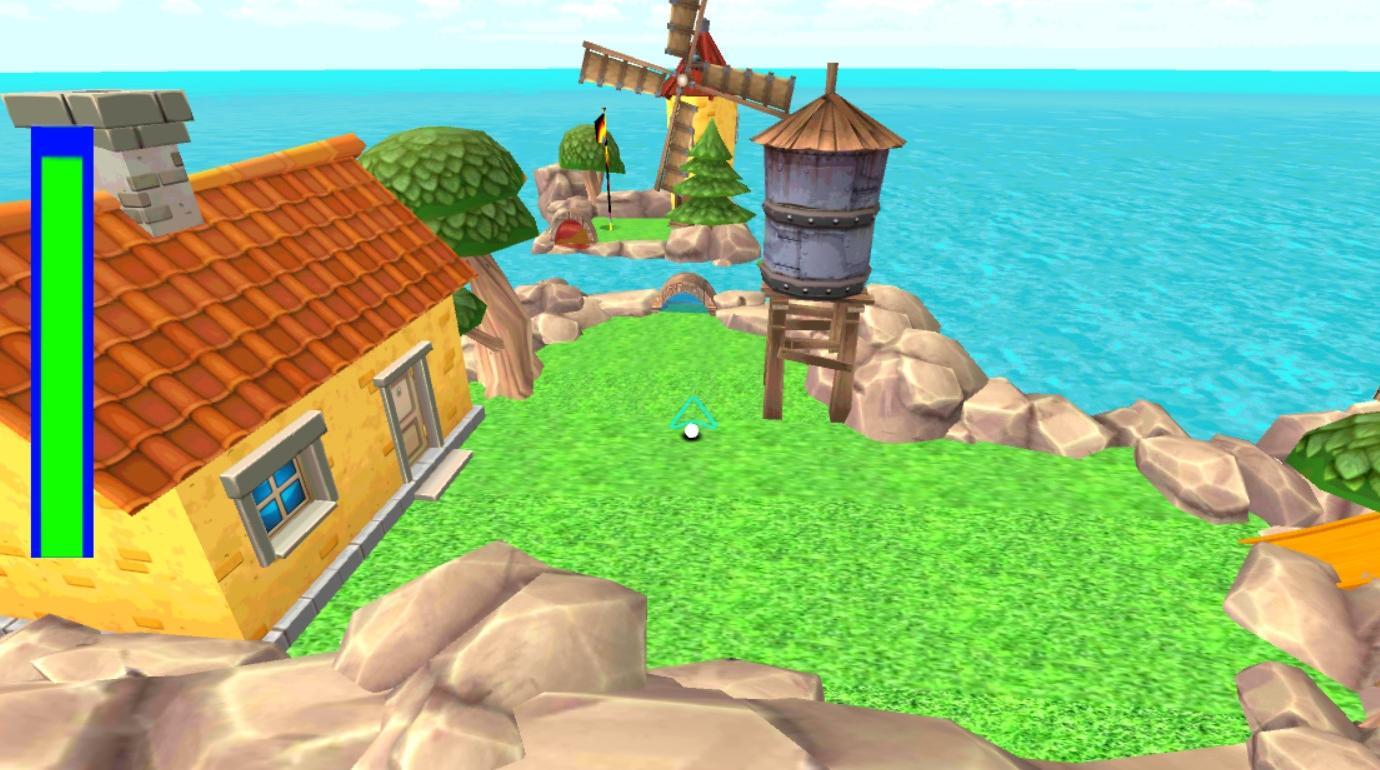Select the white golf ball
The height and width of the screenshot is (770, 1380).
[689, 432]
